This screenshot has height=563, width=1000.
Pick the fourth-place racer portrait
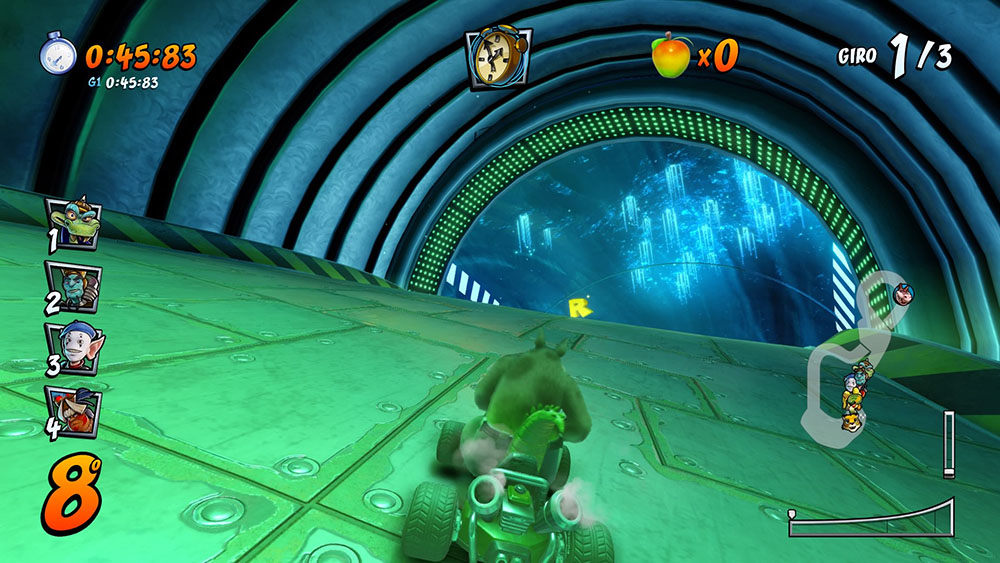coord(73,410)
